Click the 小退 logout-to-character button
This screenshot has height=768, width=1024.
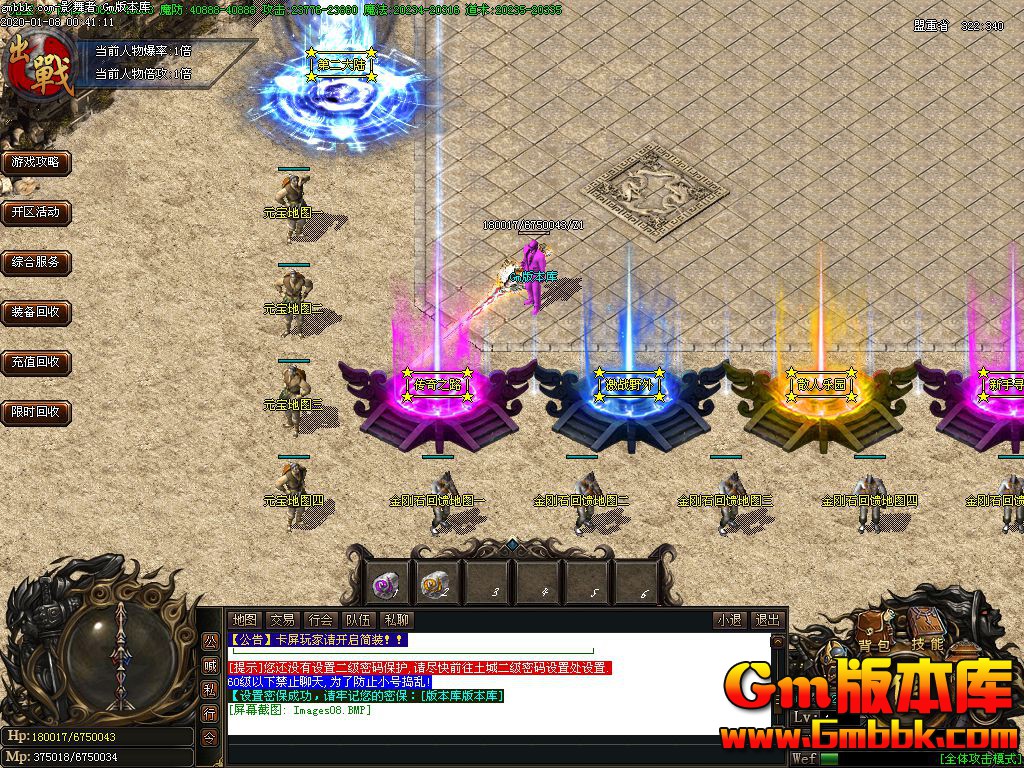coord(729,620)
